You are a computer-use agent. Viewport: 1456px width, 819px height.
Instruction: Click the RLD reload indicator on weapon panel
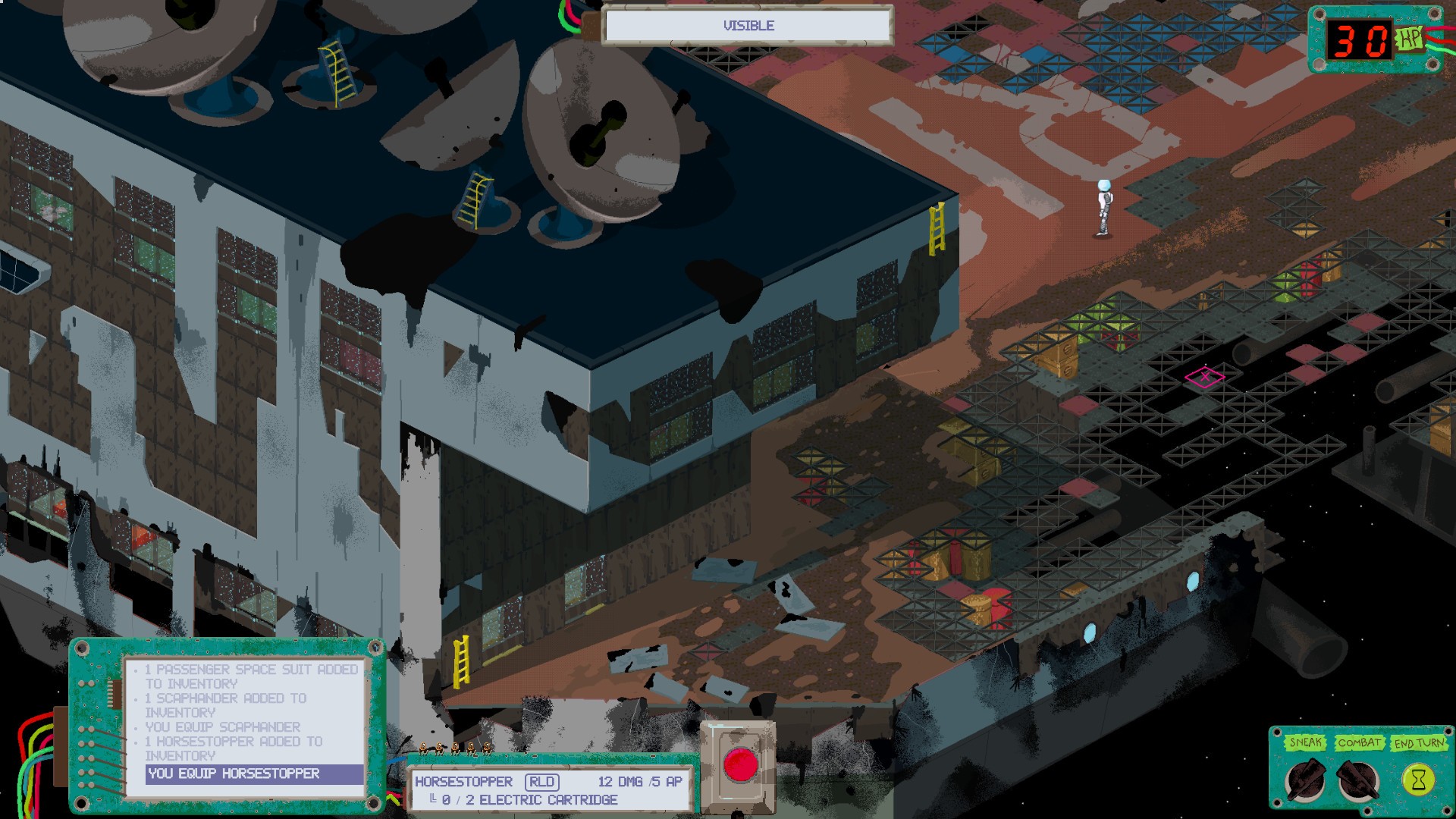[x=543, y=781]
